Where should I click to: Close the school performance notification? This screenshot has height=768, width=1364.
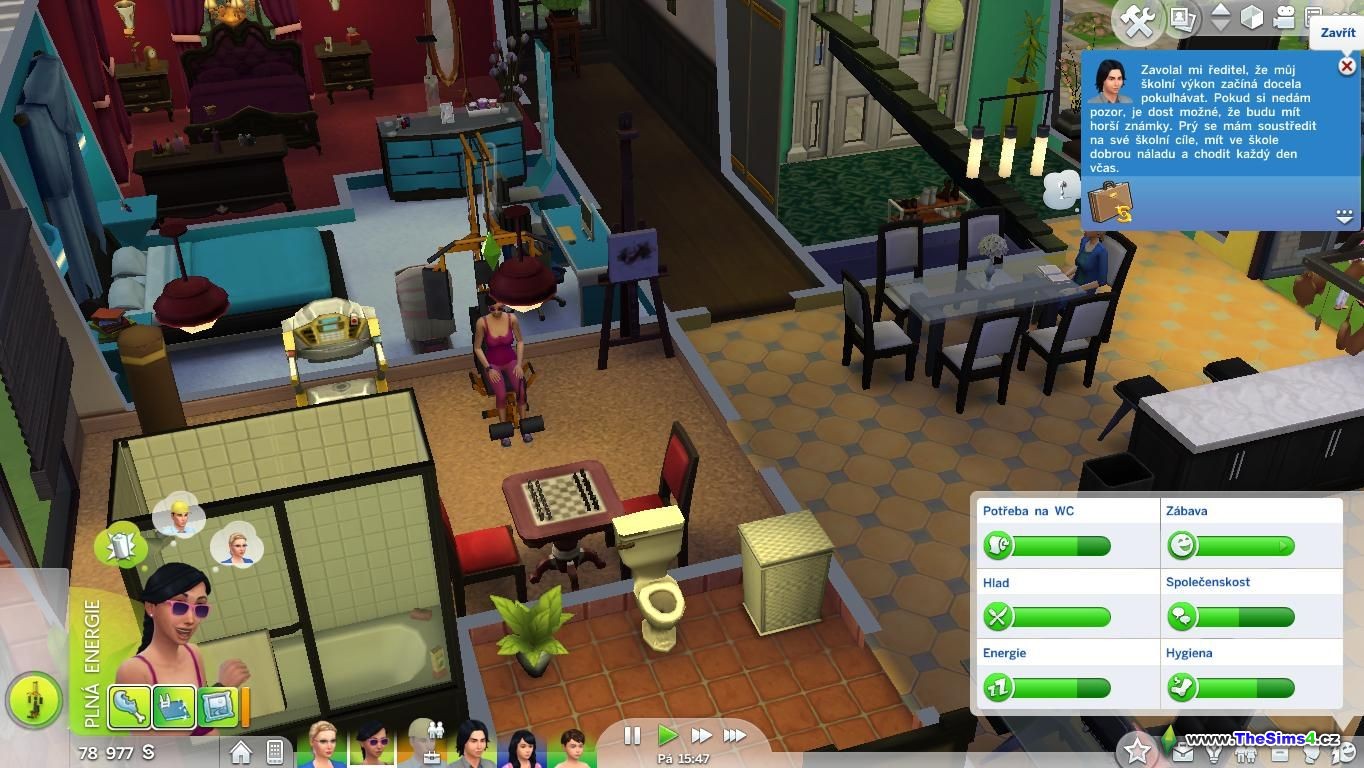pos(1346,66)
